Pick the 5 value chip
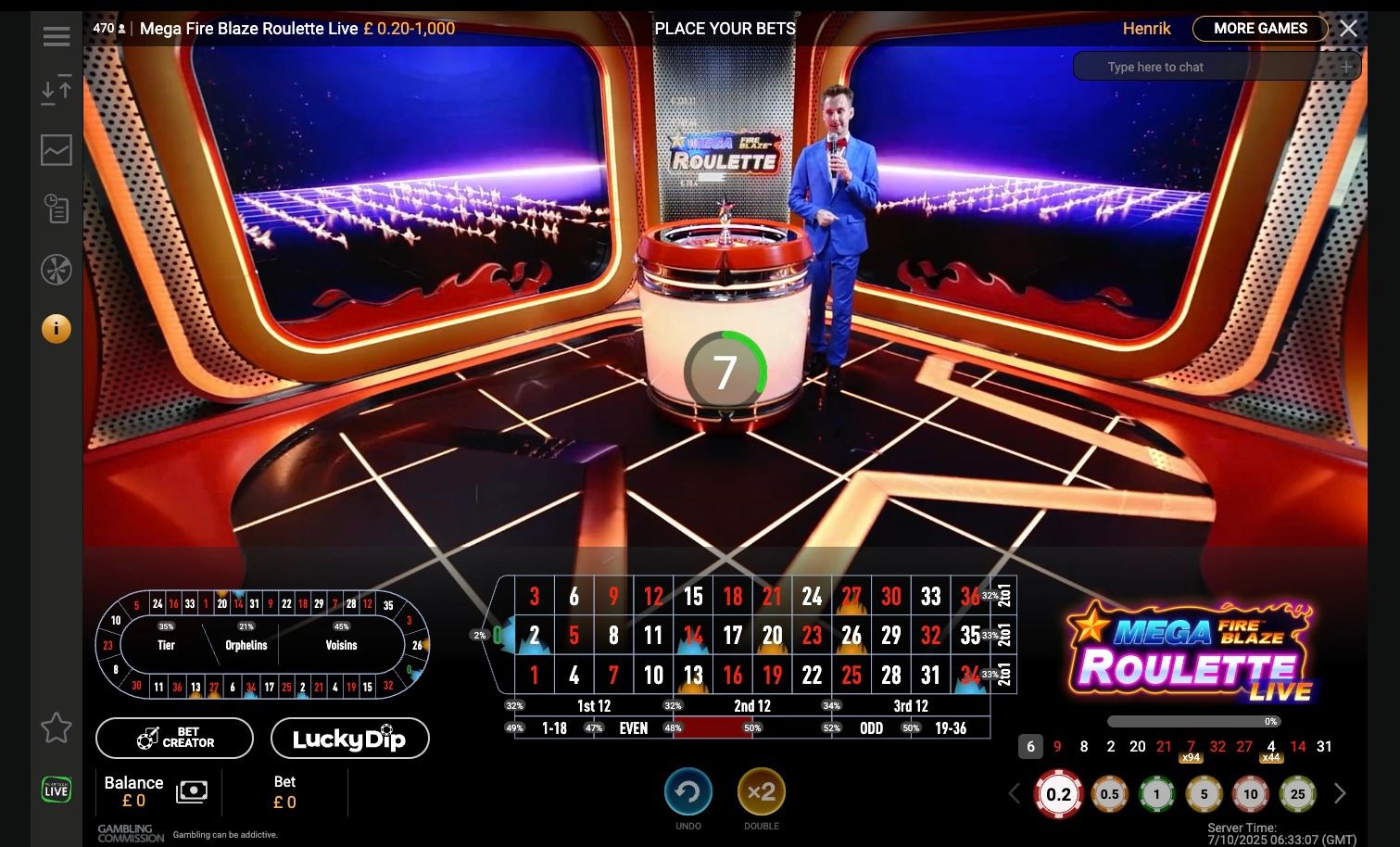This screenshot has width=1400, height=847. 1204,794
